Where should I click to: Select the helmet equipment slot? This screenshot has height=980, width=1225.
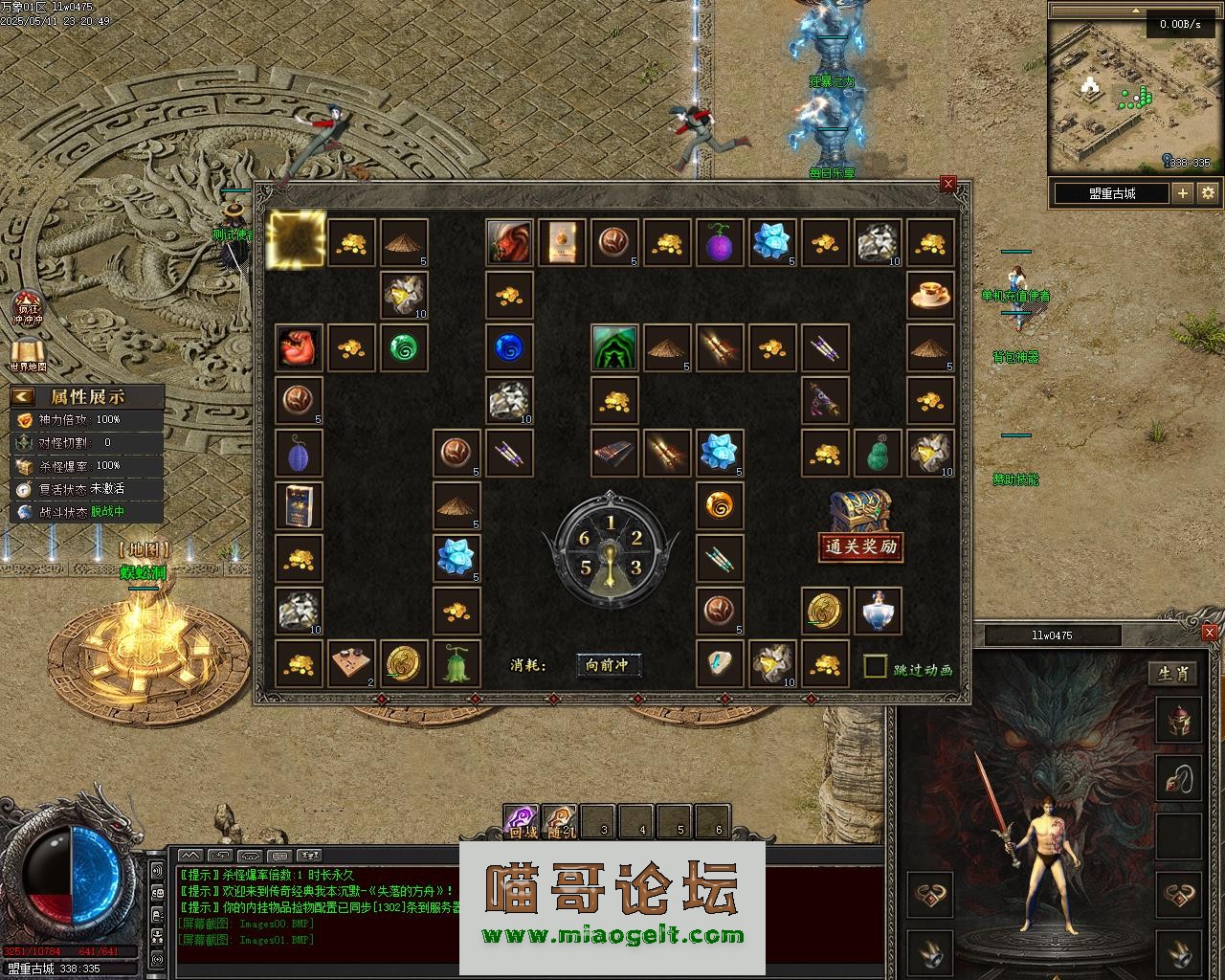coord(1178,722)
